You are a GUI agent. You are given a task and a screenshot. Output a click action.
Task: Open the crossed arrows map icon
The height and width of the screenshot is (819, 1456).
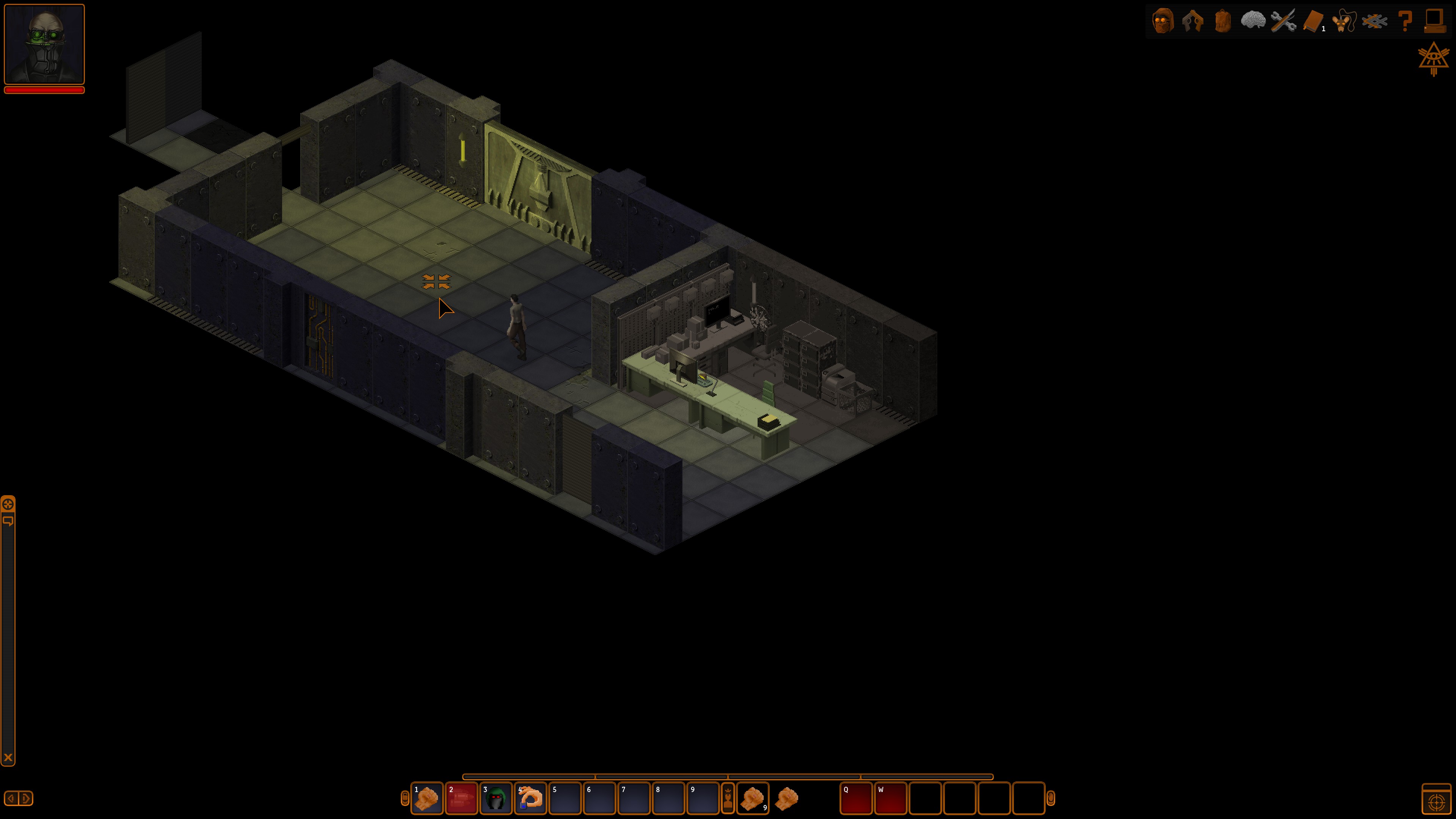pos(1374,22)
